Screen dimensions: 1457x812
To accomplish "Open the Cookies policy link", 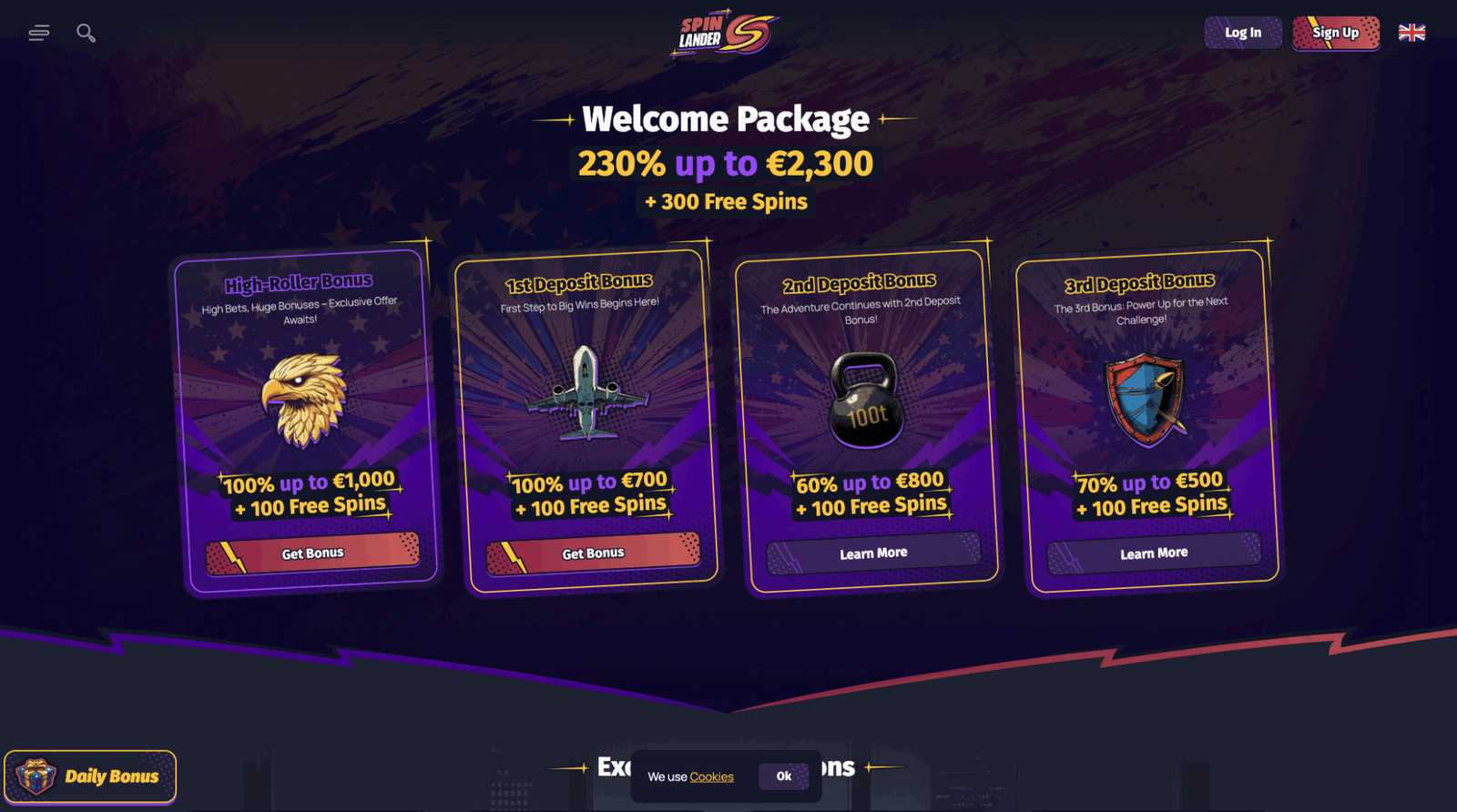I will pos(711,776).
